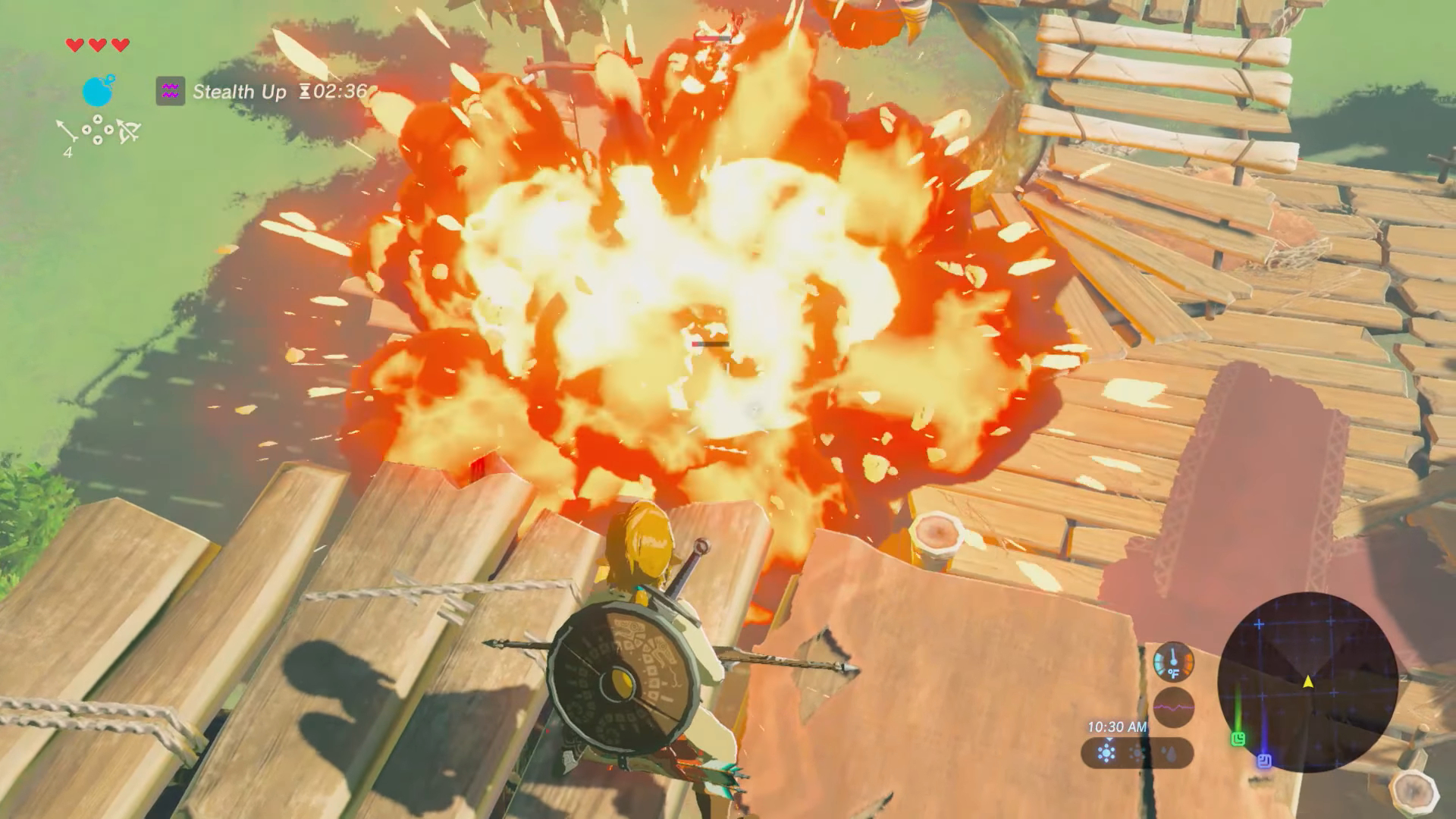Click the yellow player arrow on minimap
This screenshot has height=819, width=1456.
pyautogui.click(x=1308, y=682)
